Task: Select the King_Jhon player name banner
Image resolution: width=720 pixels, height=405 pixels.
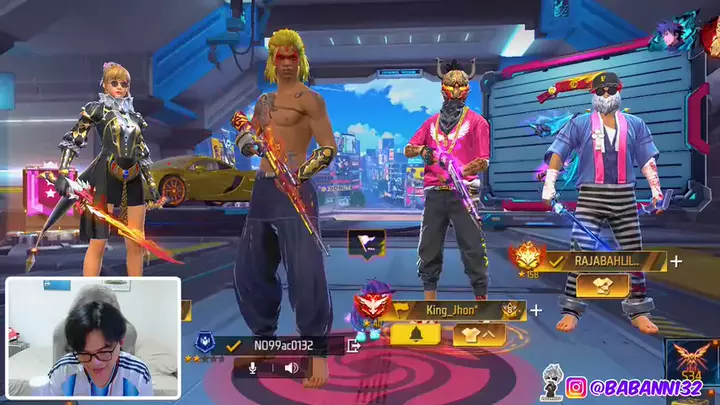Action: [x=455, y=310]
